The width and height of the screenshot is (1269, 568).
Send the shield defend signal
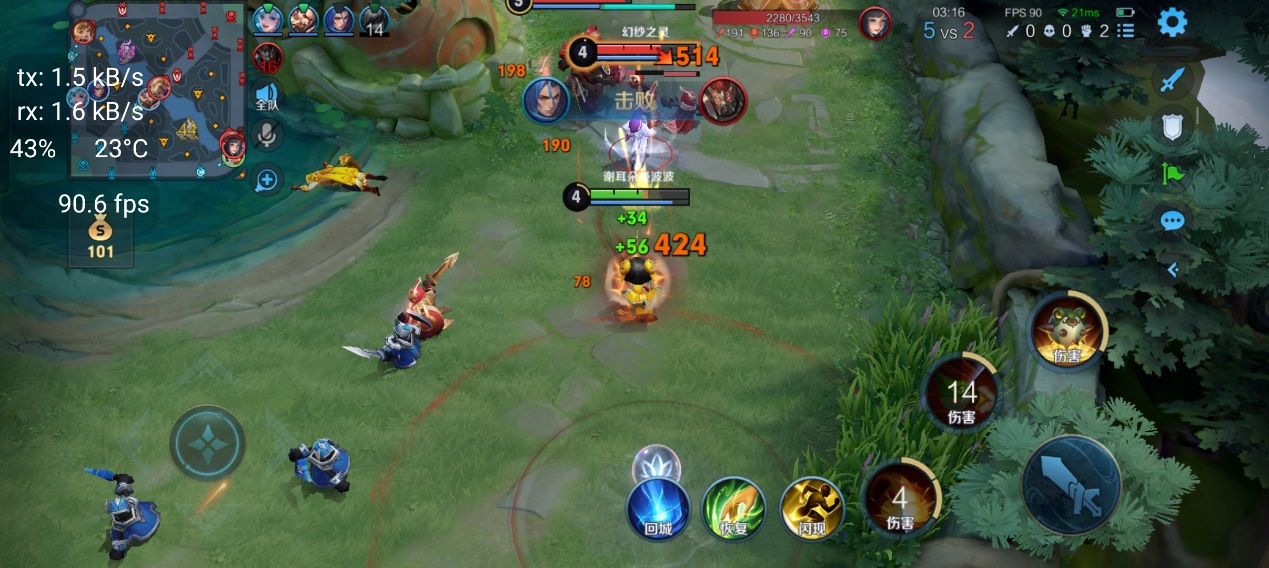pyautogui.click(x=1173, y=126)
